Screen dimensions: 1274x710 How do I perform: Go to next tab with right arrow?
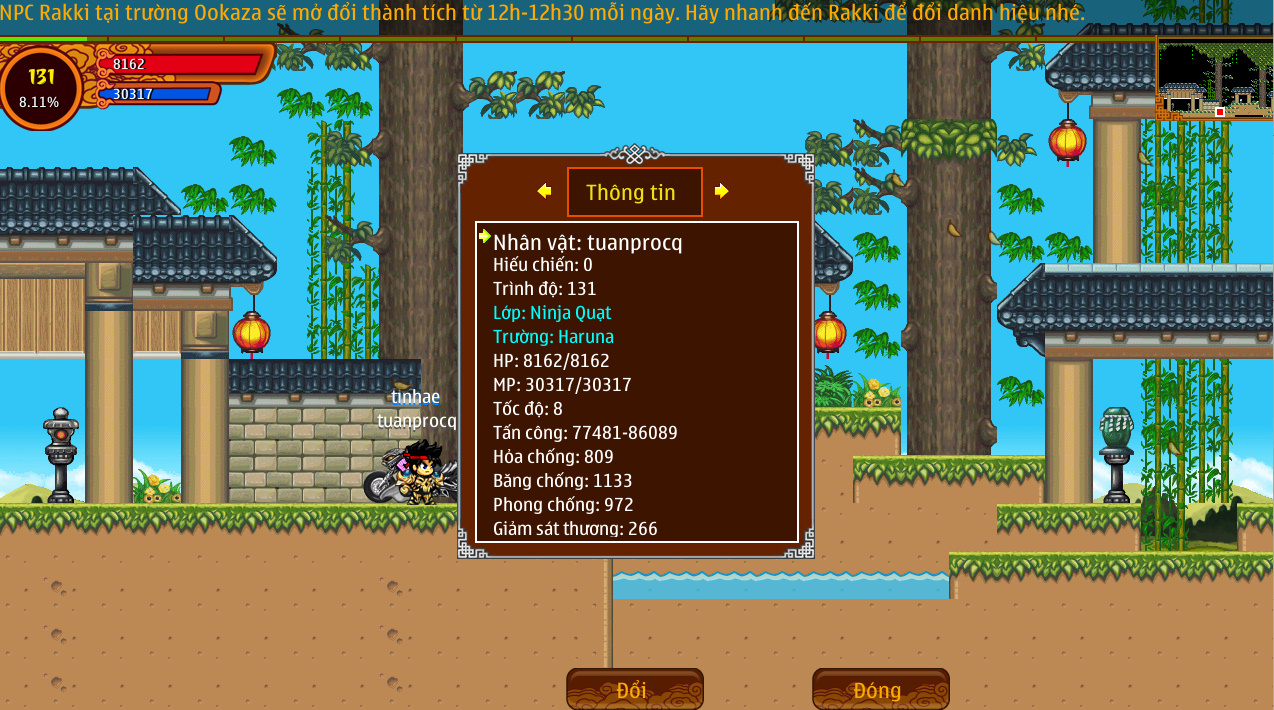point(722,191)
